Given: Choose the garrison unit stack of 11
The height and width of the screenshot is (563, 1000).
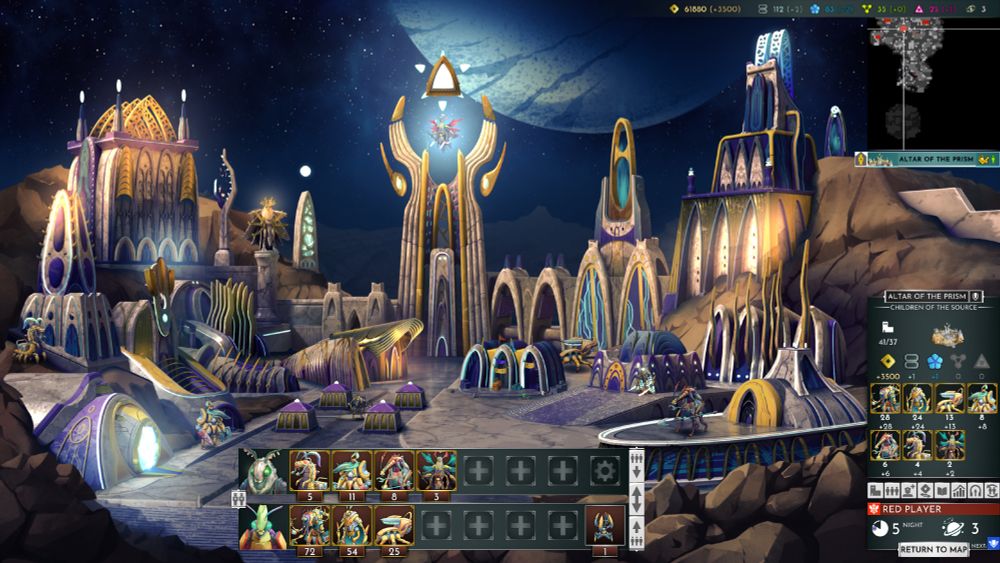Looking at the screenshot, I should click(x=351, y=470).
